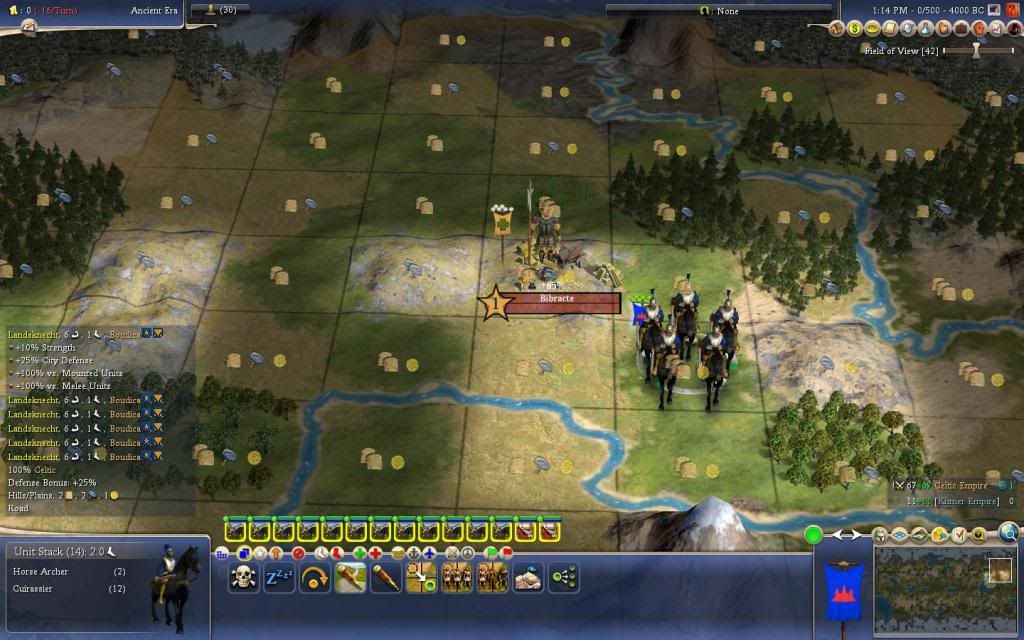This screenshot has width=1024, height=640.
Task: Open the financial advisor dollar icon
Action: [x=855, y=28]
